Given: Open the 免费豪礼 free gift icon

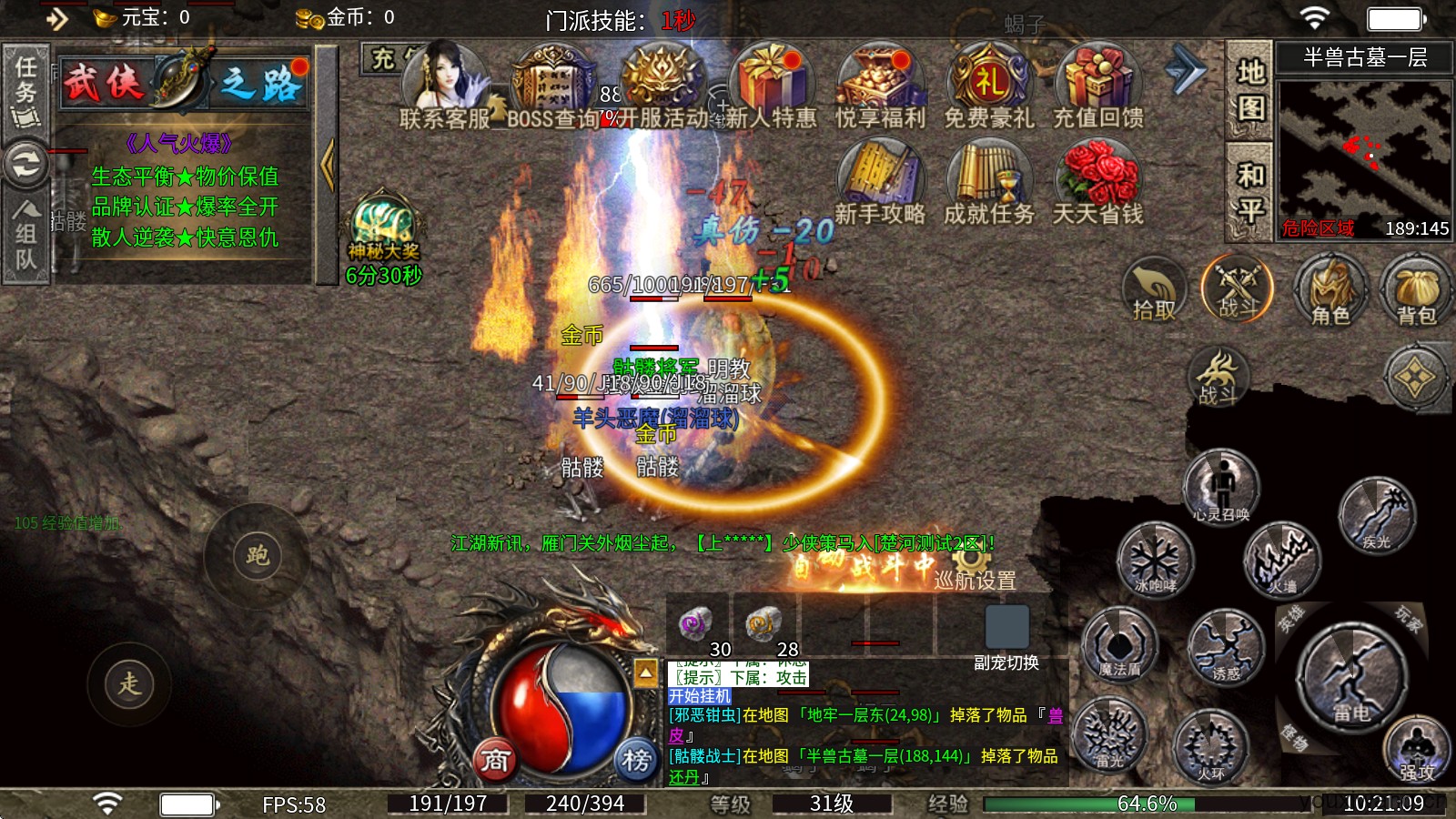Looking at the screenshot, I should click(x=988, y=85).
